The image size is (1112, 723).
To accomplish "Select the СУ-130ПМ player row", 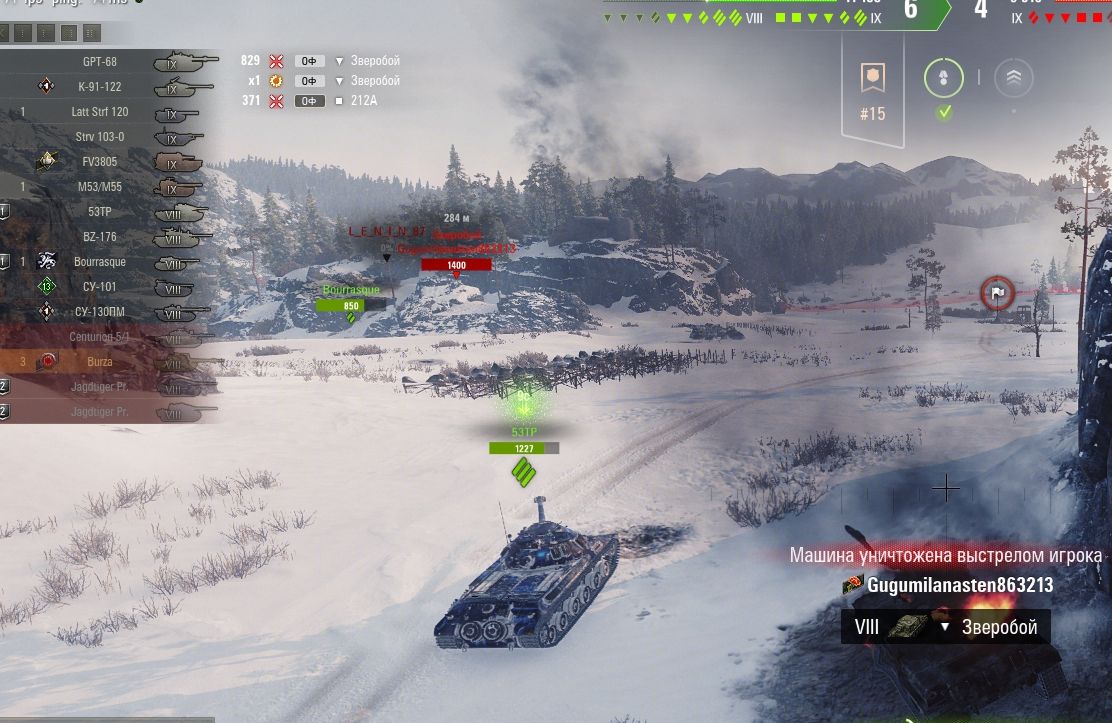I will (x=100, y=312).
